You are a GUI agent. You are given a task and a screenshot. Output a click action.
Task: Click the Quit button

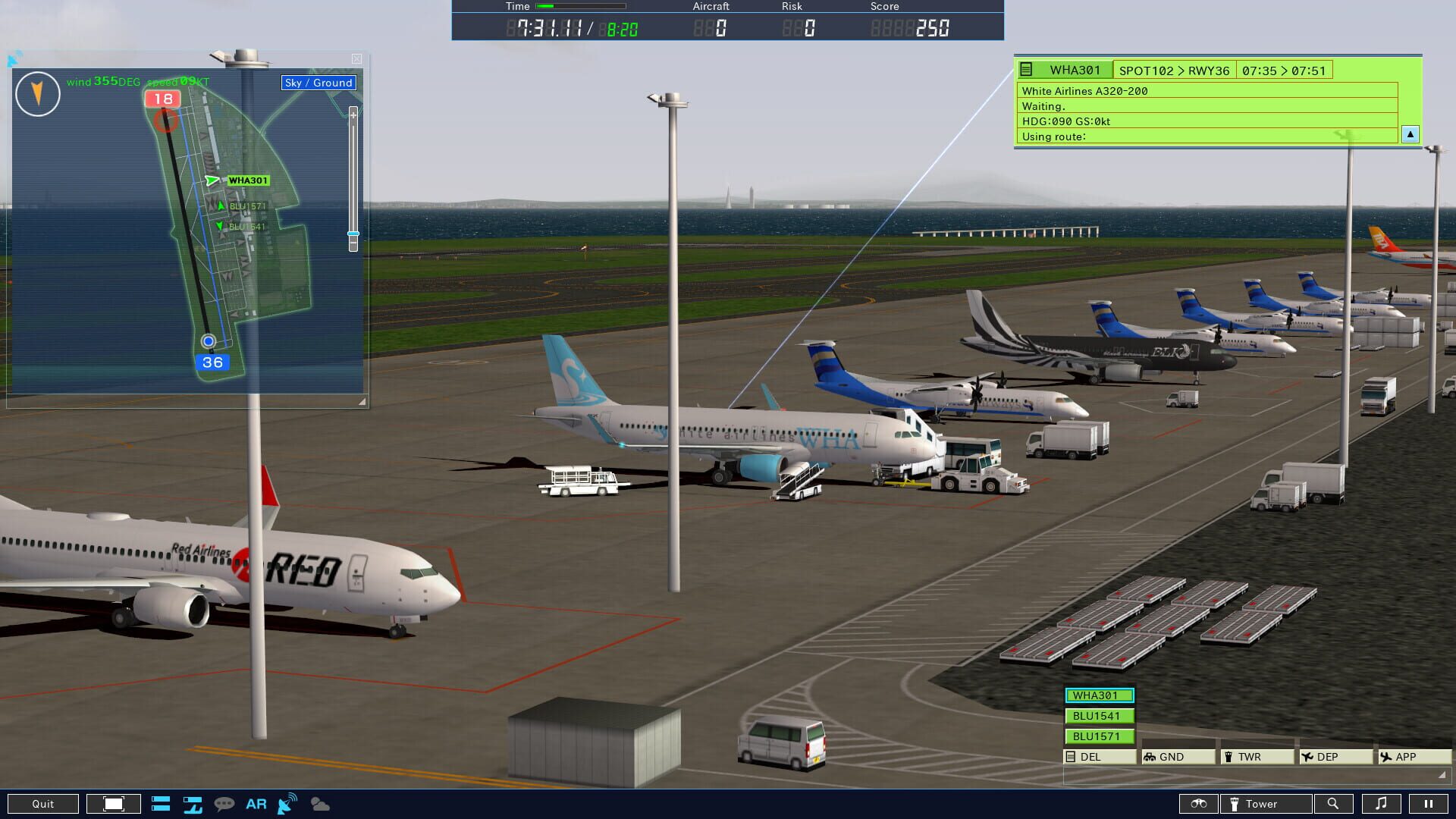click(43, 803)
